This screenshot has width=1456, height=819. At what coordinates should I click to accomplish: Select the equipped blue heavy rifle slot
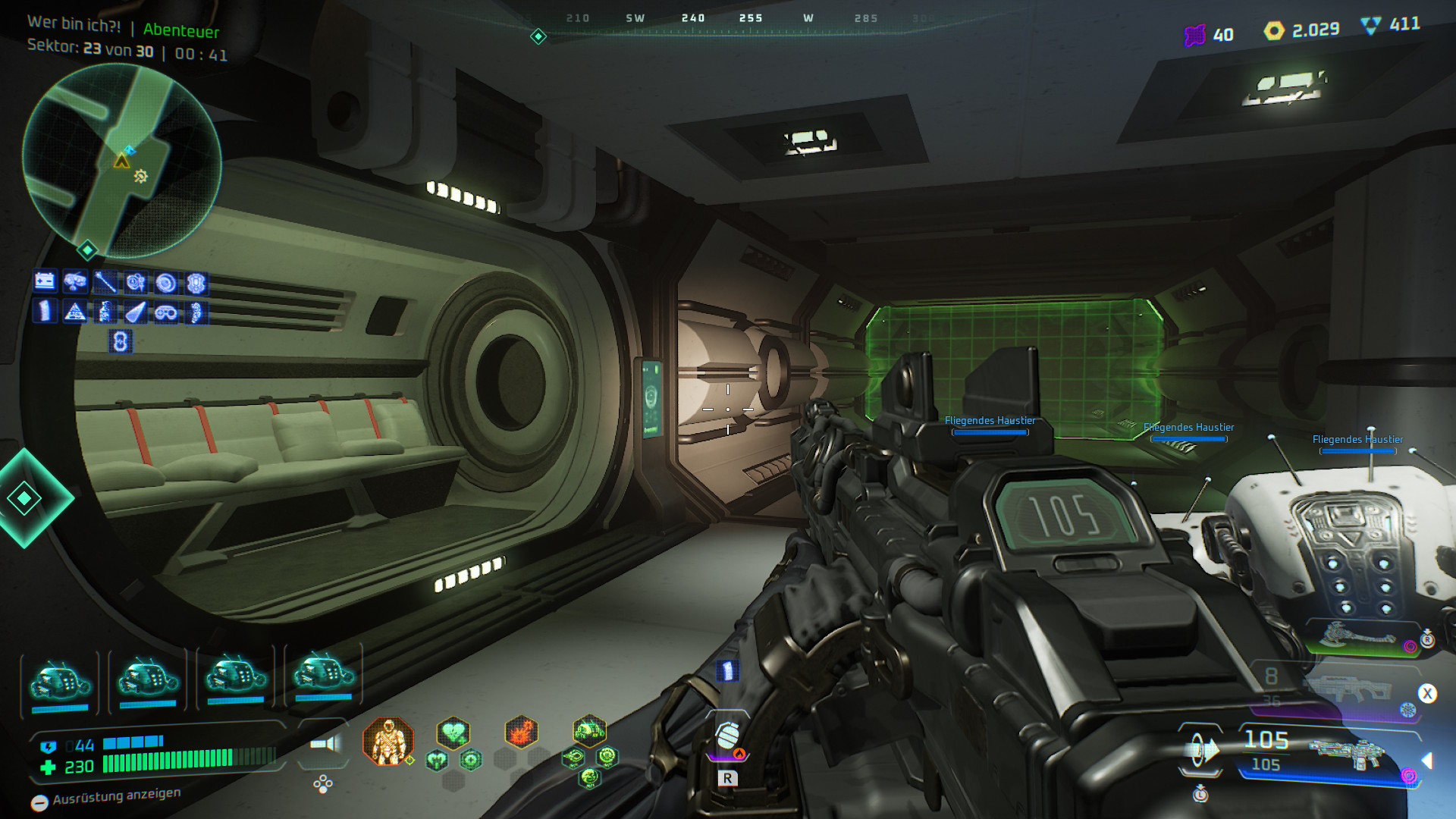coord(1346,755)
